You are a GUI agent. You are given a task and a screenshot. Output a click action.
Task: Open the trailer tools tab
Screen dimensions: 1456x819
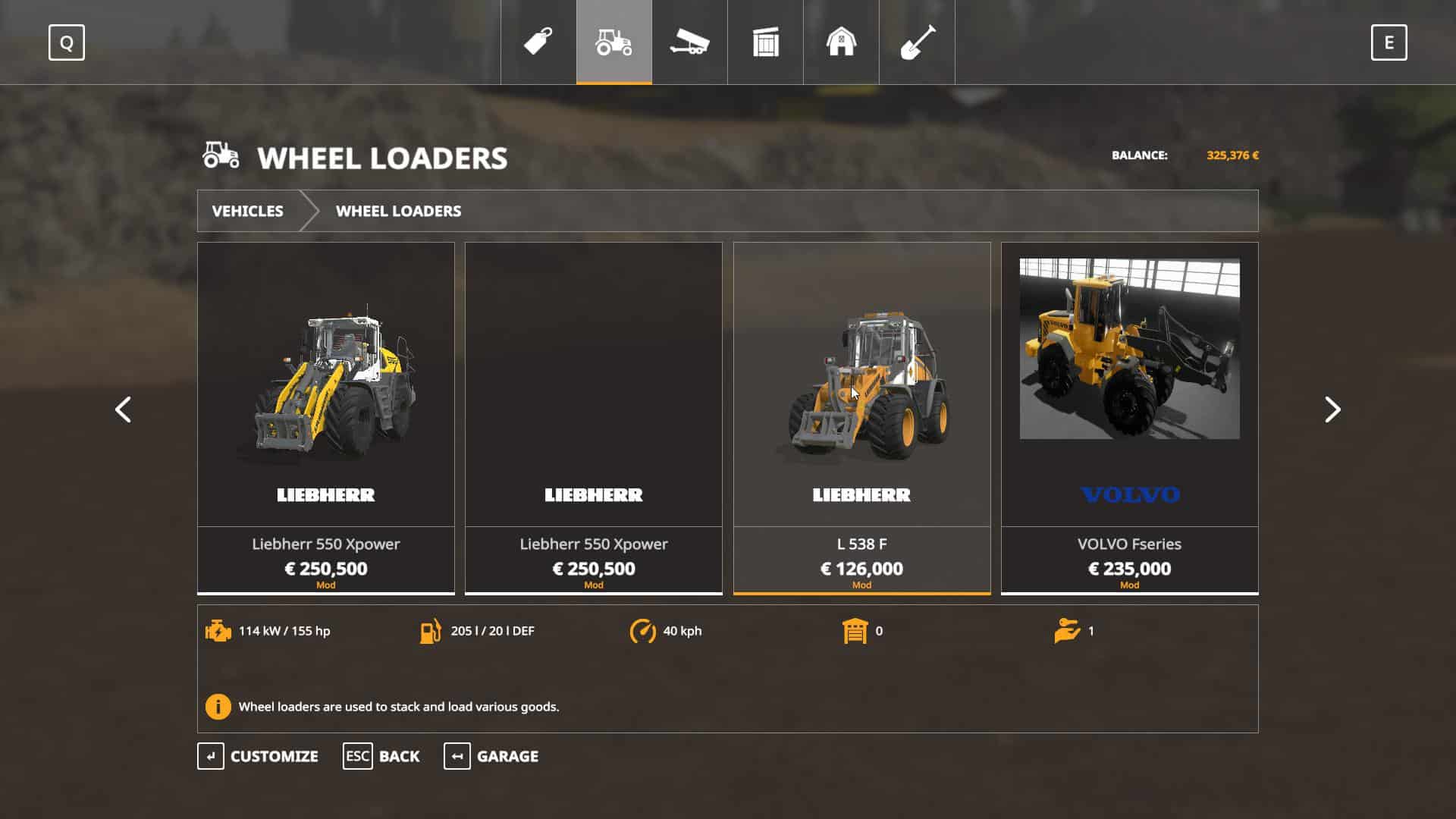pos(689,42)
